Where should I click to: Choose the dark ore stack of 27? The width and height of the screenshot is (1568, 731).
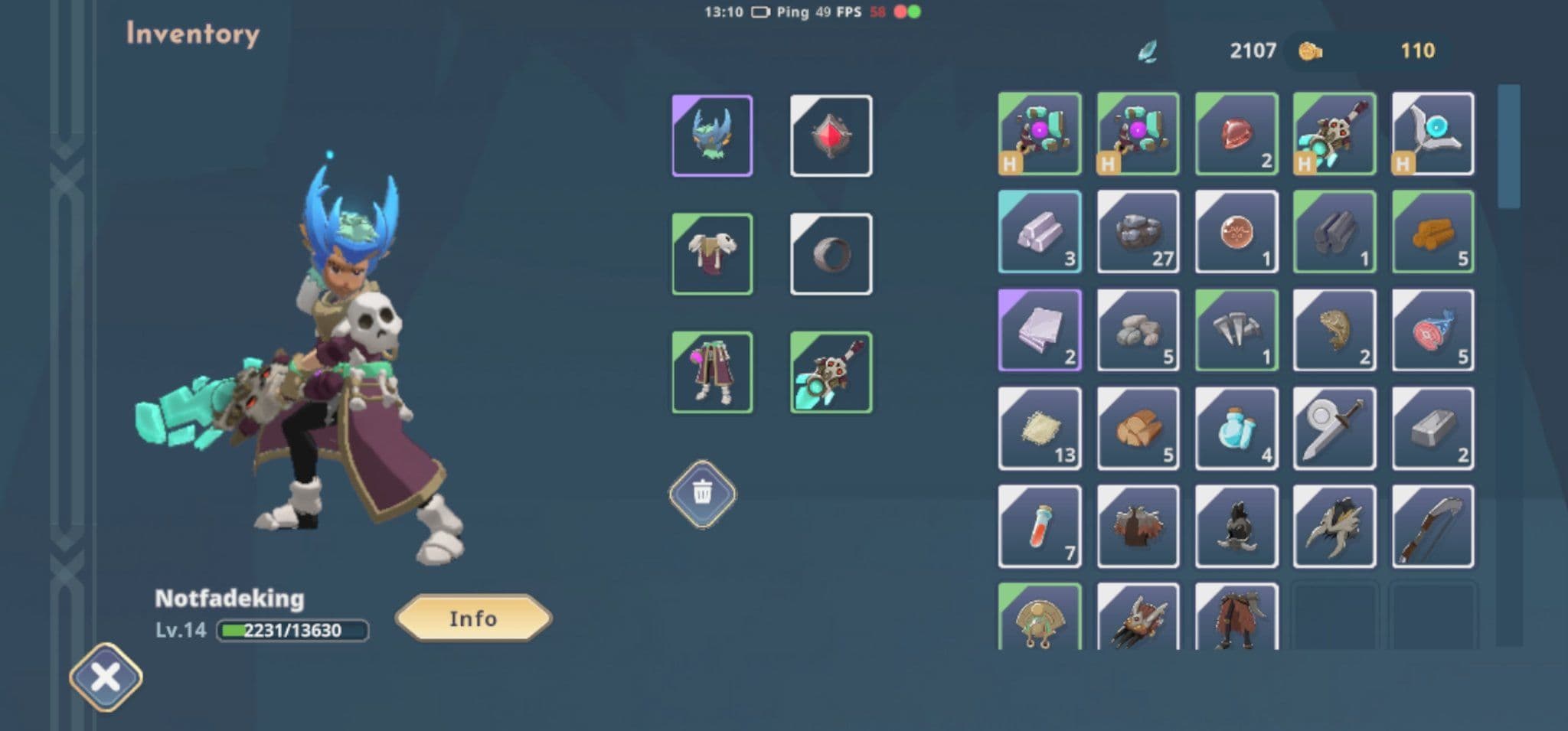[x=1138, y=231]
